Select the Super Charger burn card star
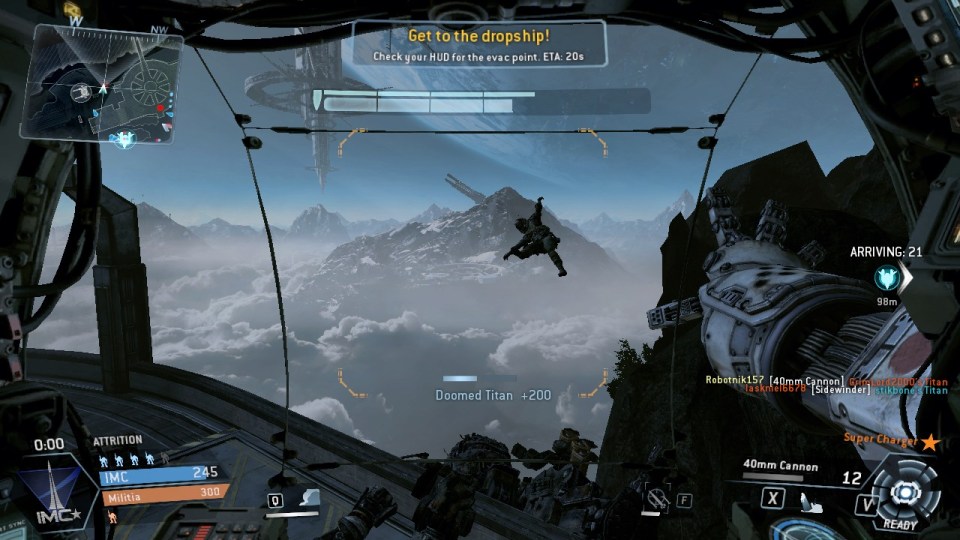 [930, 441]
